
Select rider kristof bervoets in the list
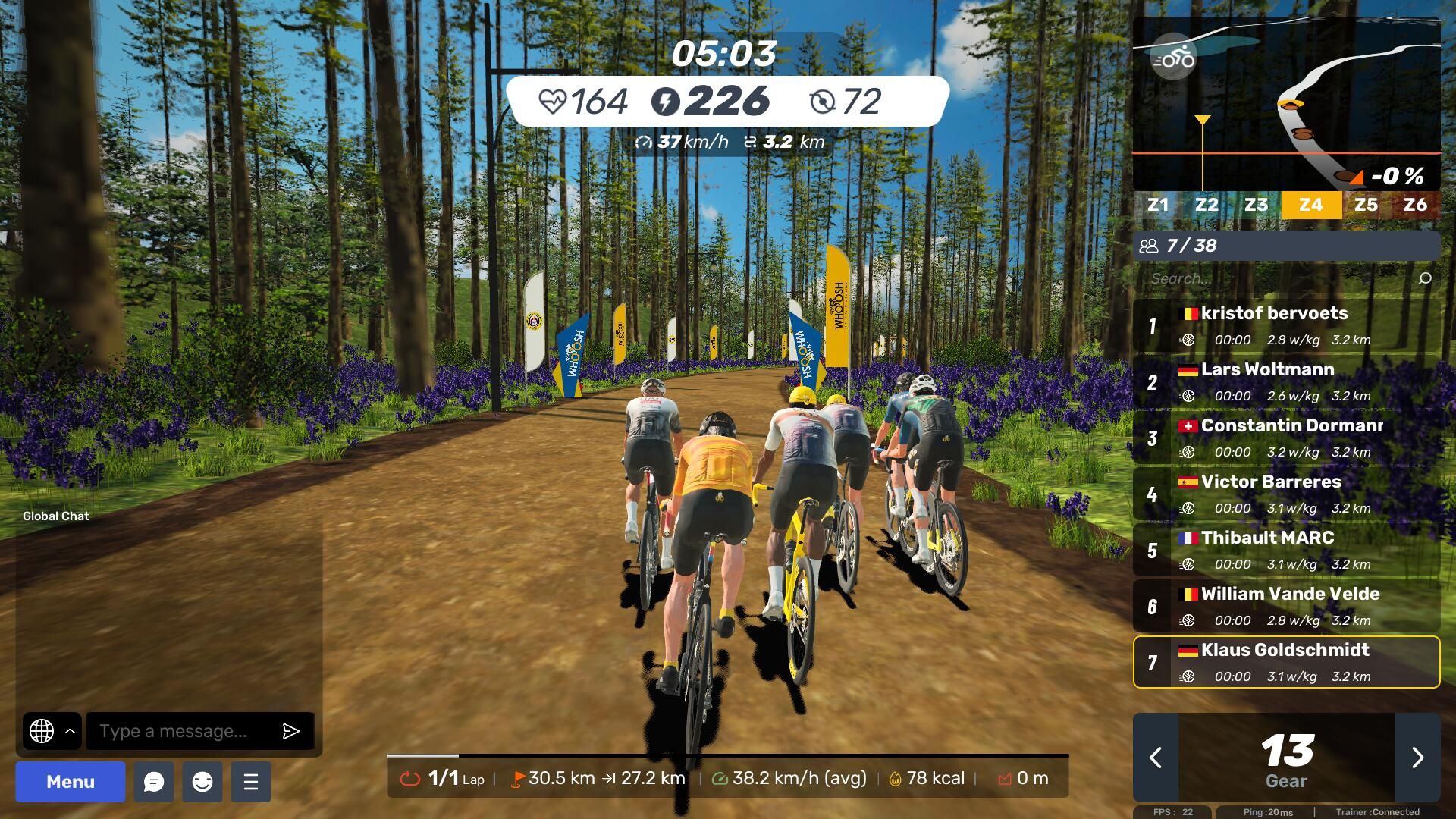(1286, 325)
